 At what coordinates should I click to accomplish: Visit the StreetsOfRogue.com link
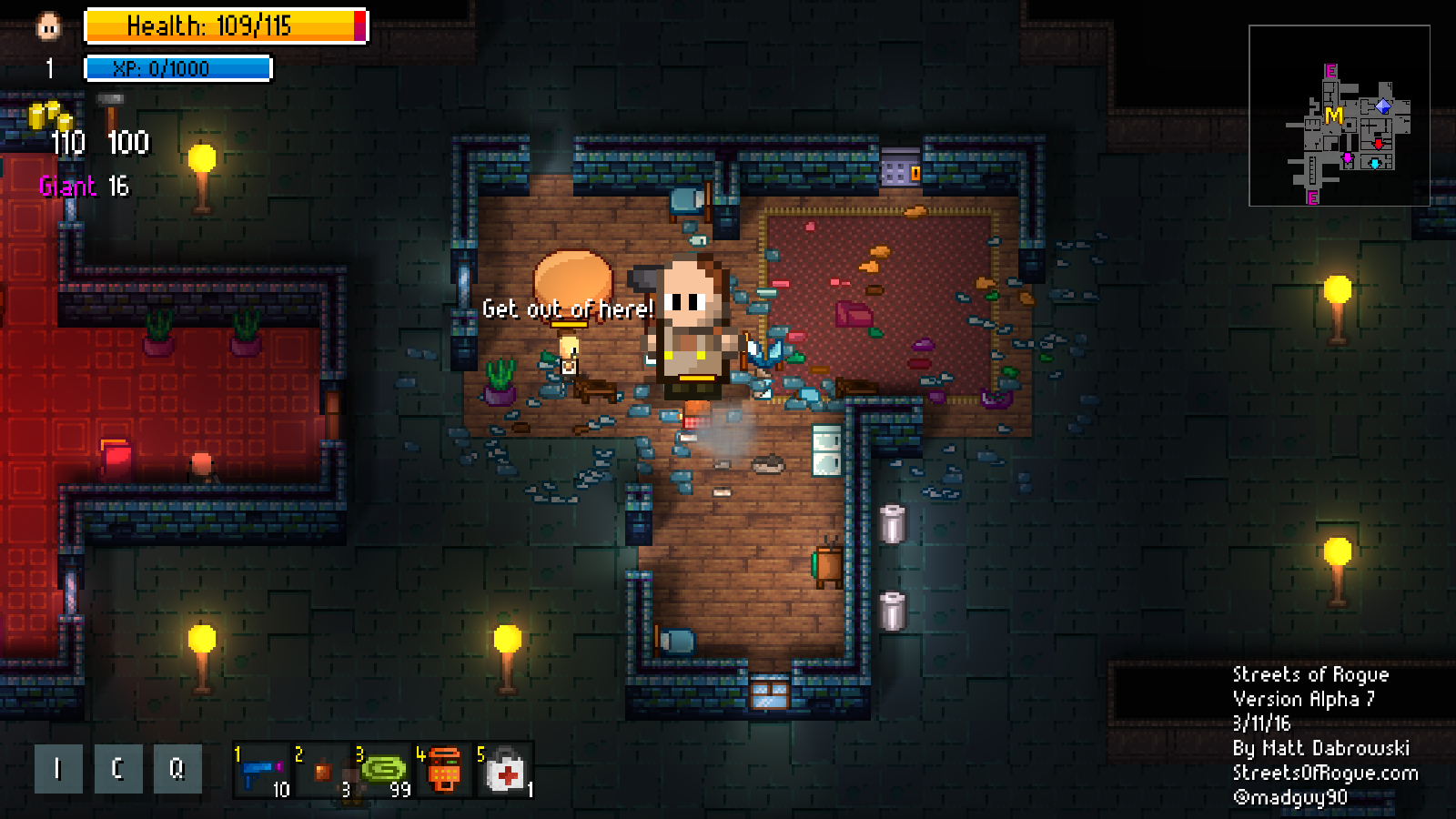tap(1322, 772)
